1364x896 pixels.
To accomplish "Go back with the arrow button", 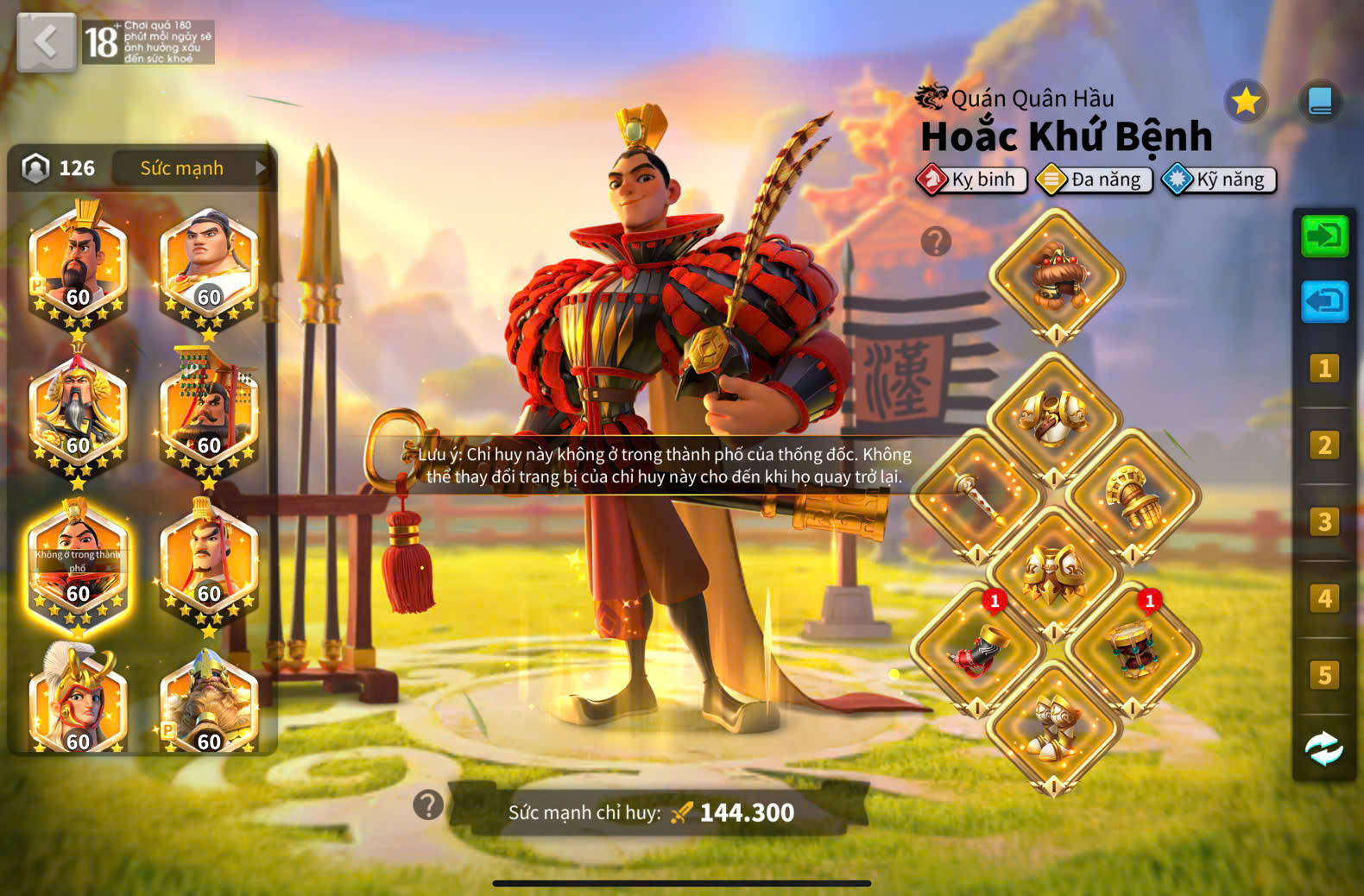I will [x=46, y=41].
